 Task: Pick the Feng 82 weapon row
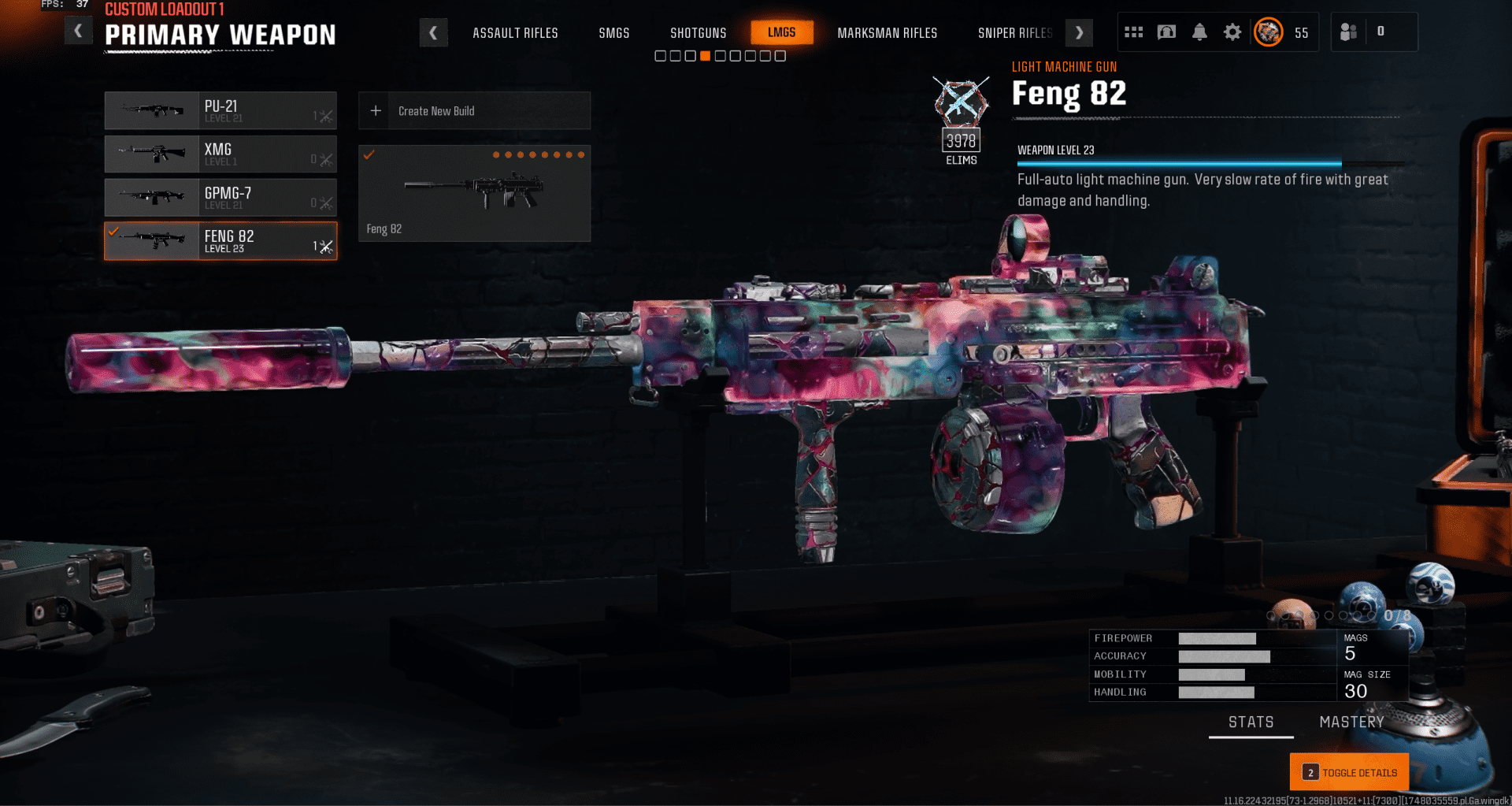220,240
